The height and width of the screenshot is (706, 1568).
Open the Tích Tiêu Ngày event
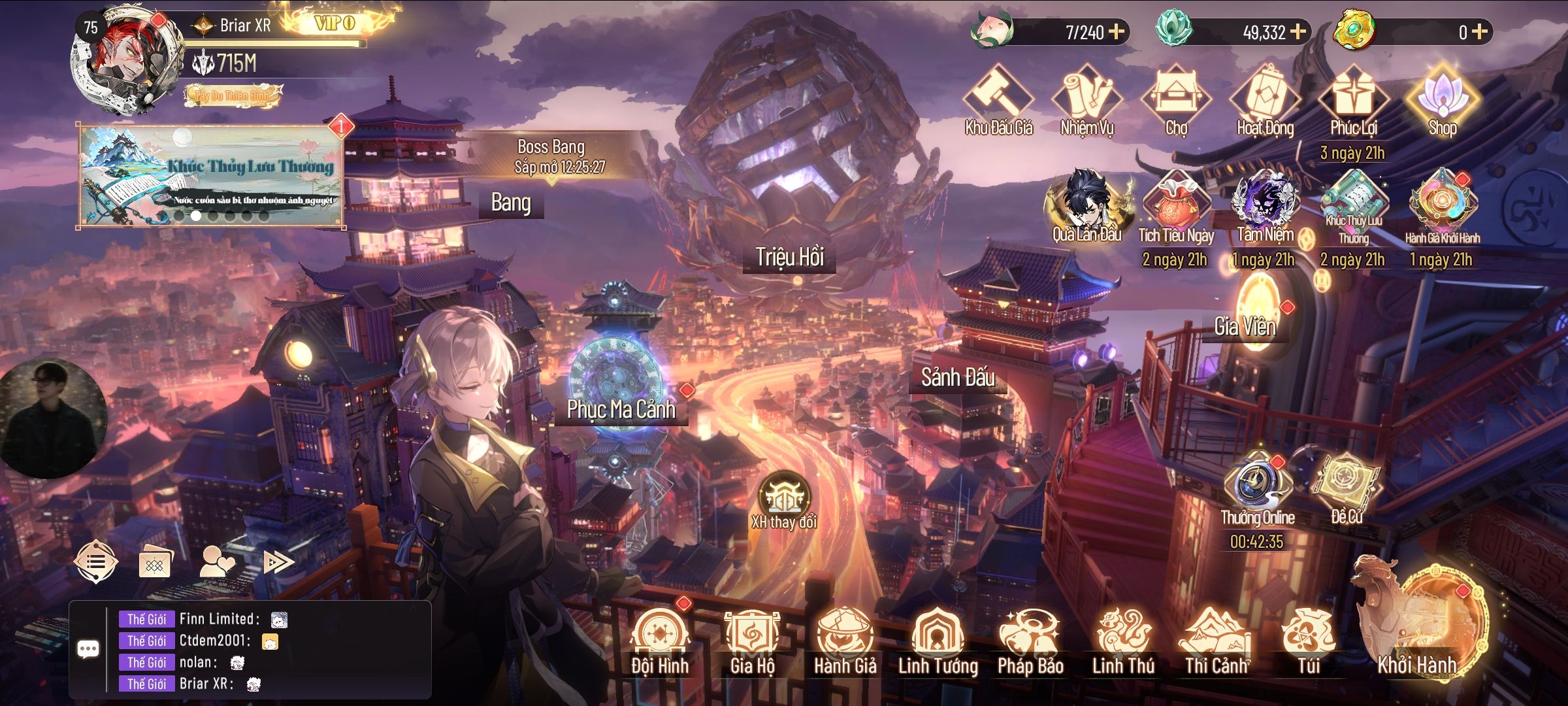pos(1176,204)
